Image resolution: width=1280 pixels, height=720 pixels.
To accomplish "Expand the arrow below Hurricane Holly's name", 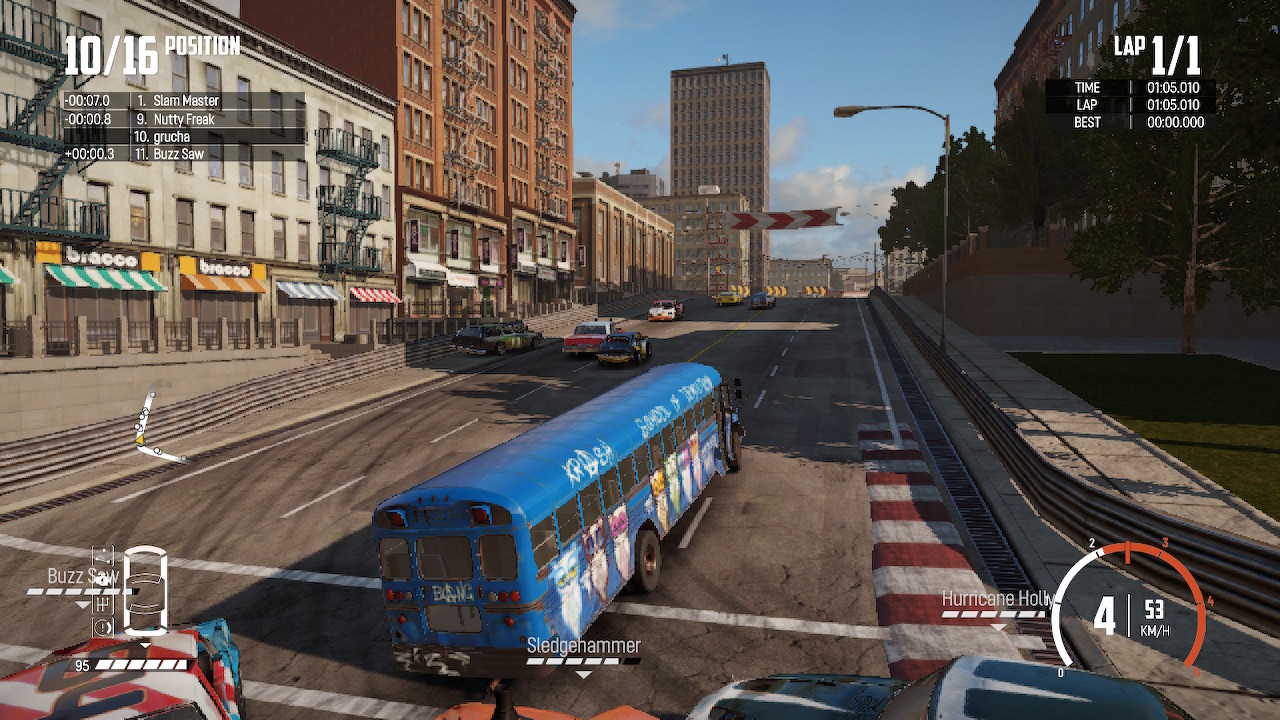I will pos(997,629).
